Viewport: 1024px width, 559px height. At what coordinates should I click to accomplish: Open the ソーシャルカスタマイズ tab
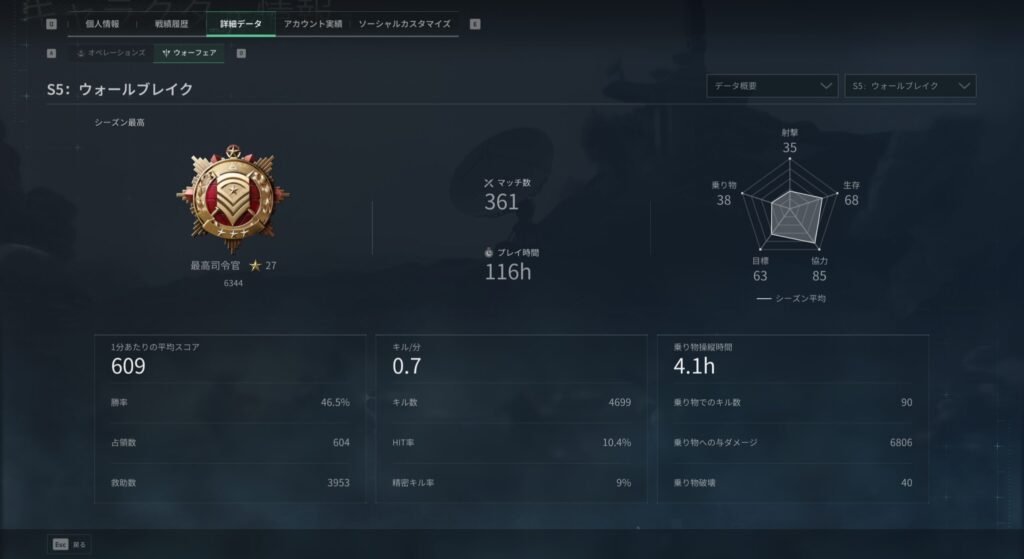tap(404, 23)
